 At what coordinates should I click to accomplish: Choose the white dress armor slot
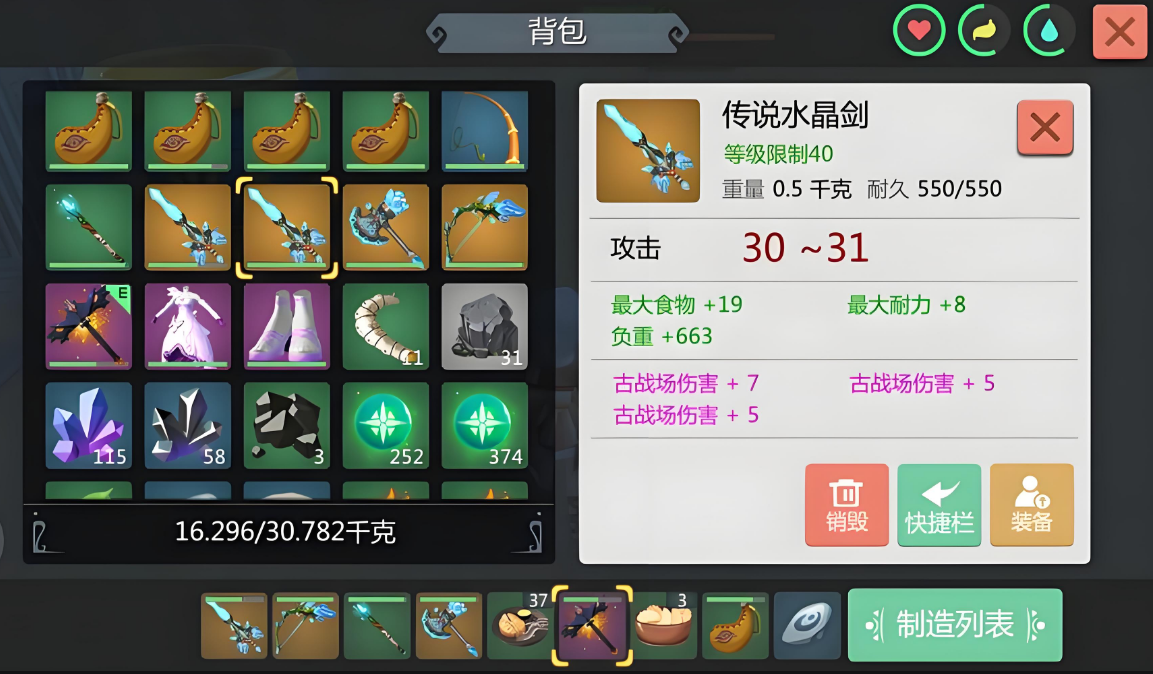[188, 326]
